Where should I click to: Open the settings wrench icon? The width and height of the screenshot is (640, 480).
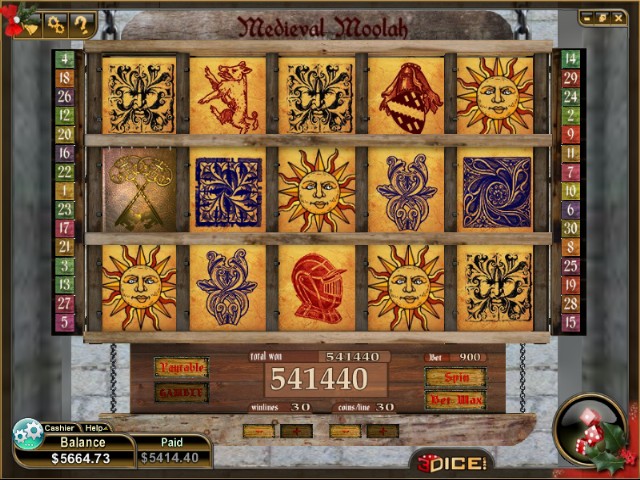coord(56,23)
